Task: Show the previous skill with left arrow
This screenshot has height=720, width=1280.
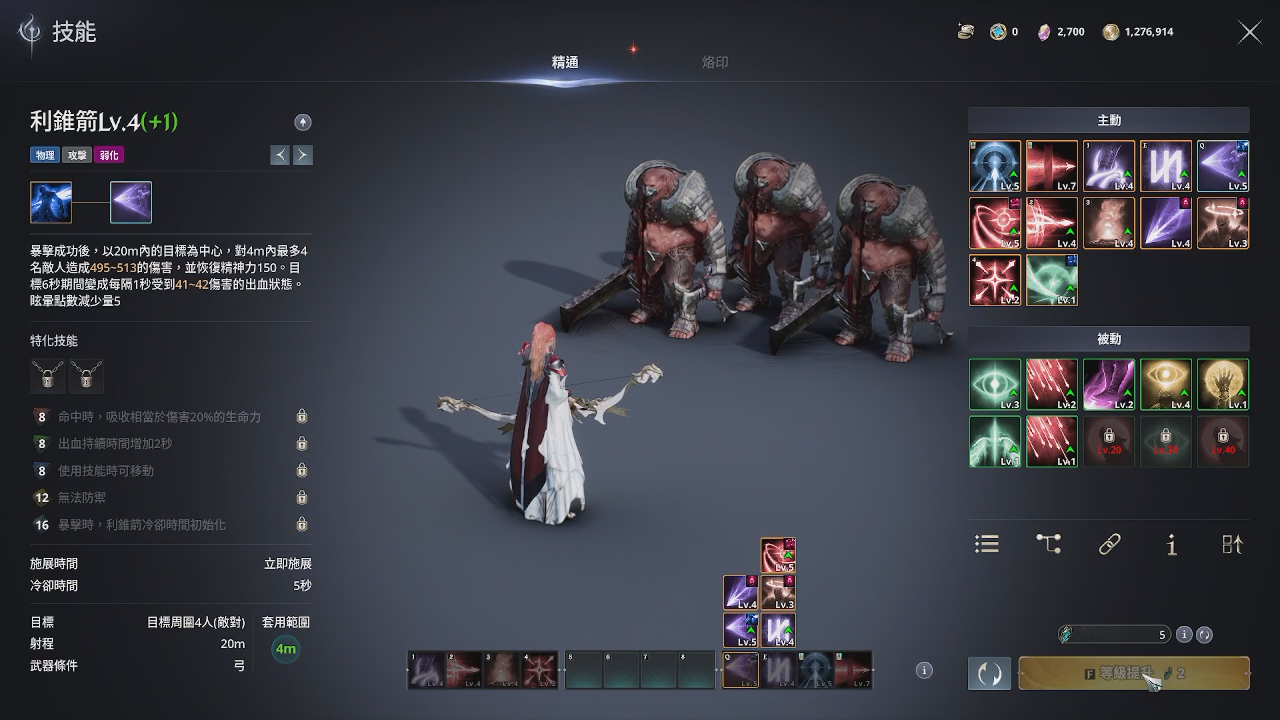Action: tap(281, 155)
